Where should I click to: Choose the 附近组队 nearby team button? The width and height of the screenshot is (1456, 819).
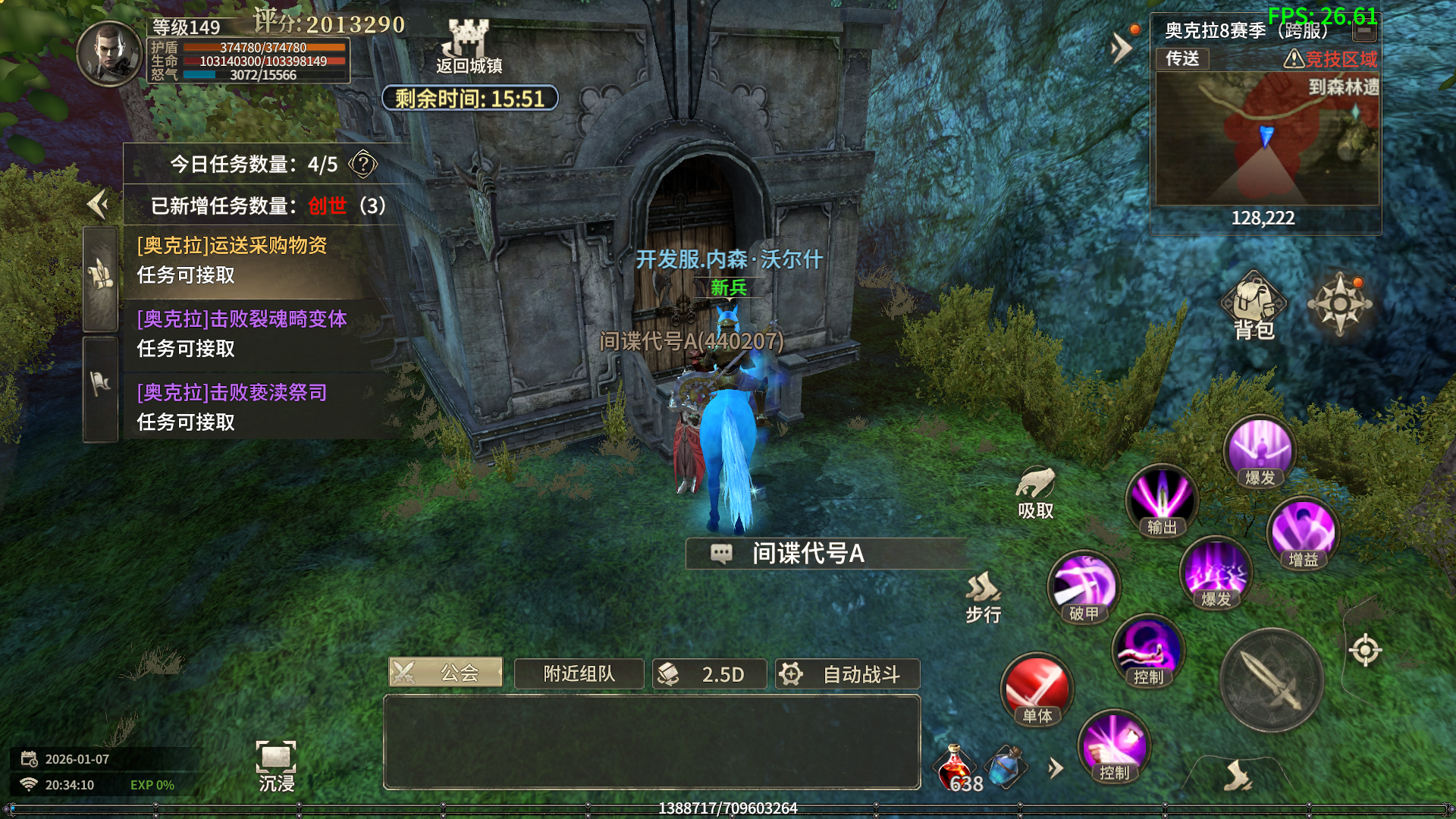tap(579, 673)
